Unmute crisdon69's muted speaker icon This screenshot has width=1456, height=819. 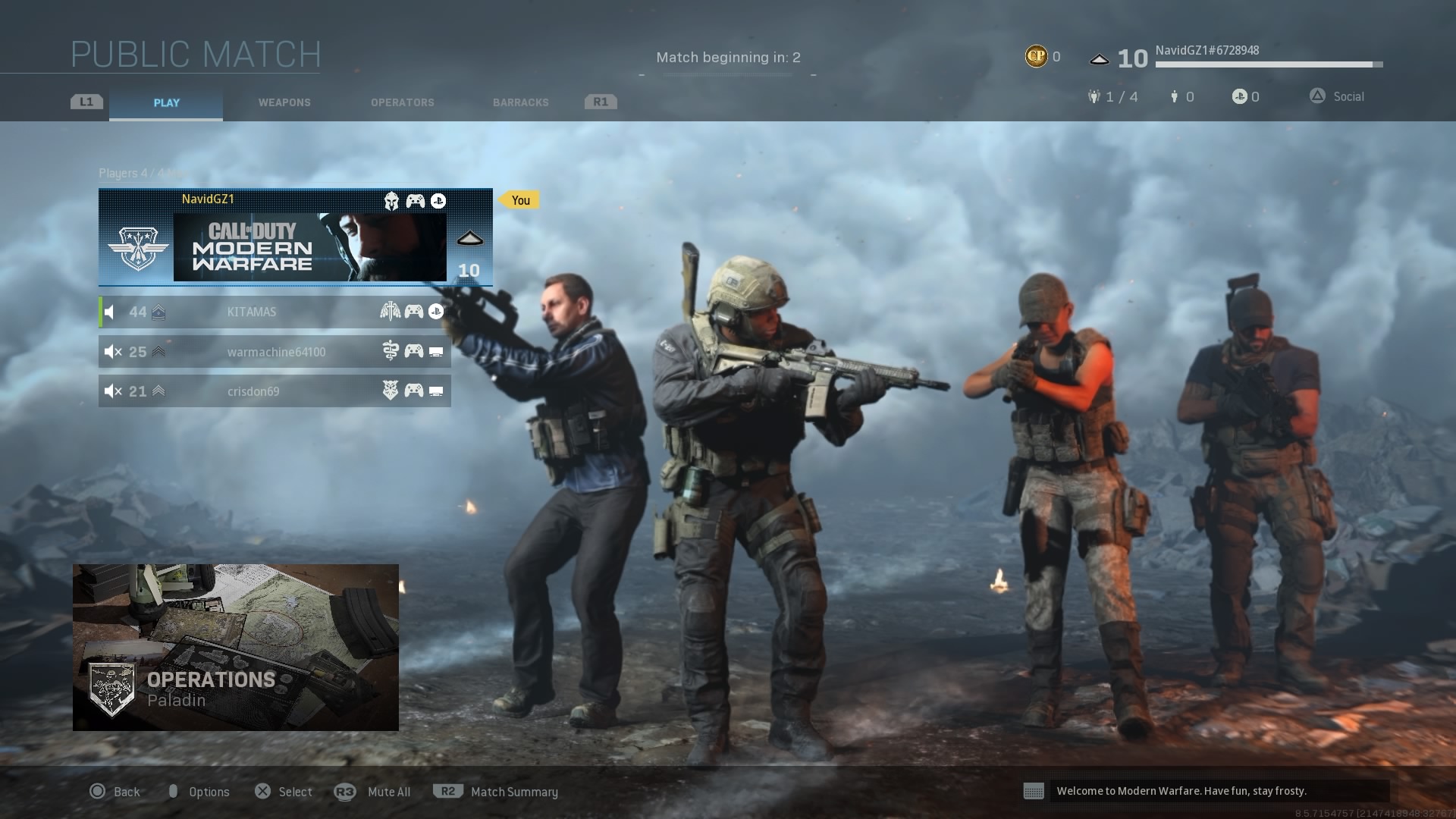pos(112,391)
